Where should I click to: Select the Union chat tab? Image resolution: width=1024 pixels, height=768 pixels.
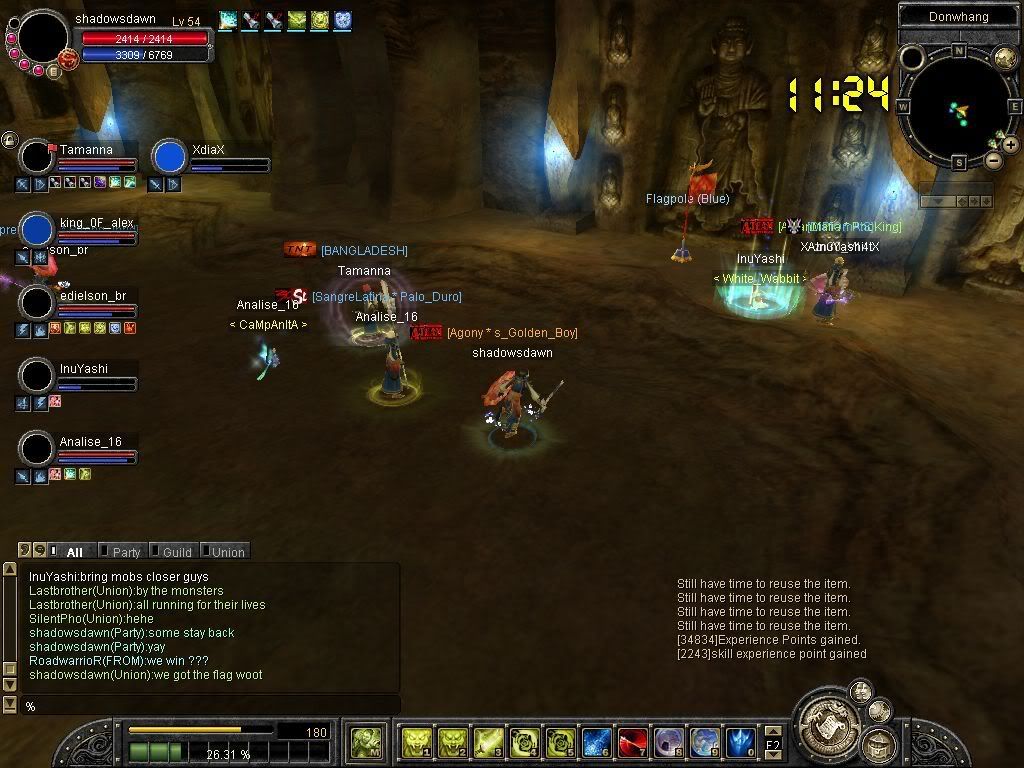227,552
